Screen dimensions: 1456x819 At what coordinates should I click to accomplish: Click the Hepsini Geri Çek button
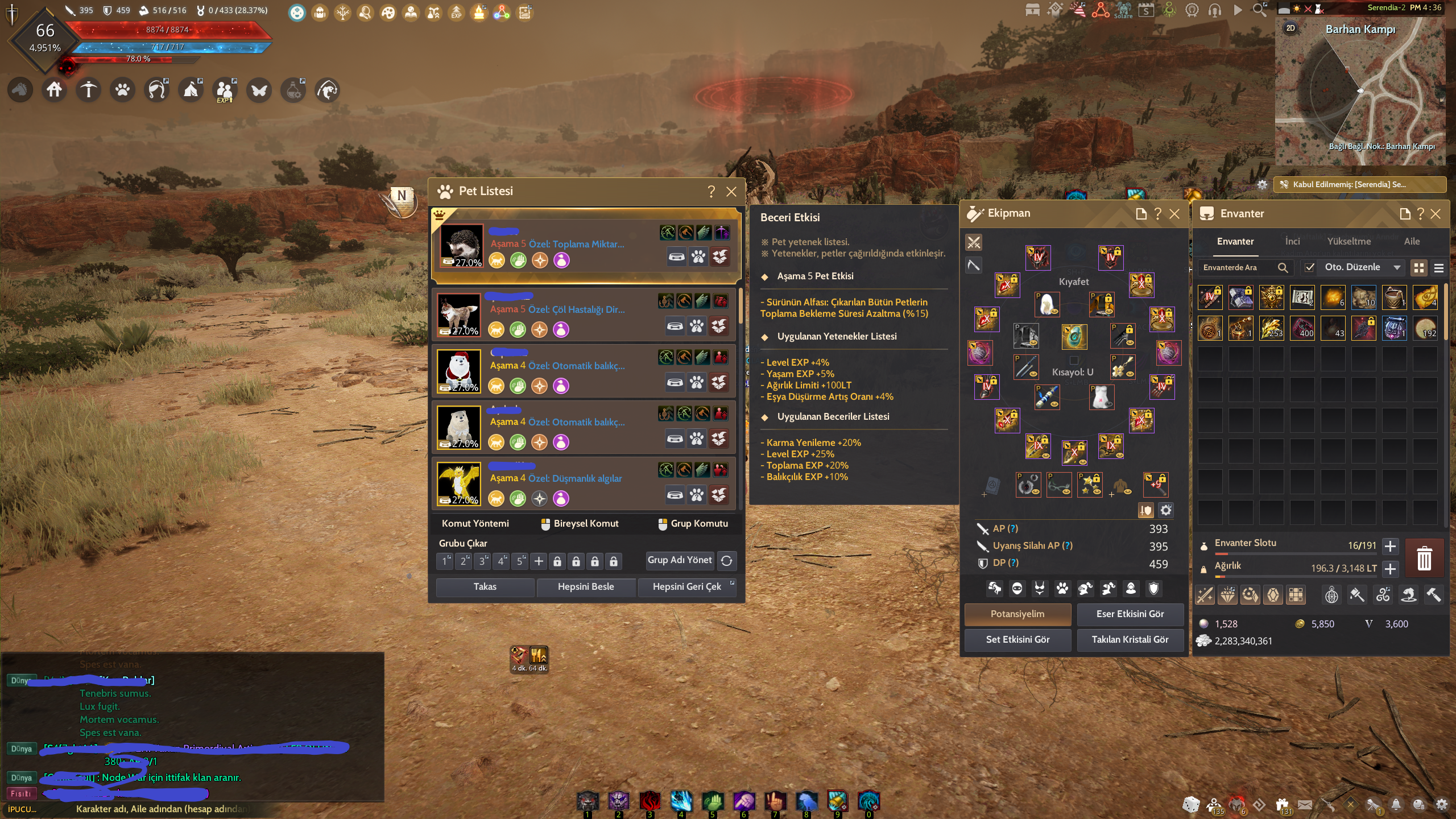[686, 586]
